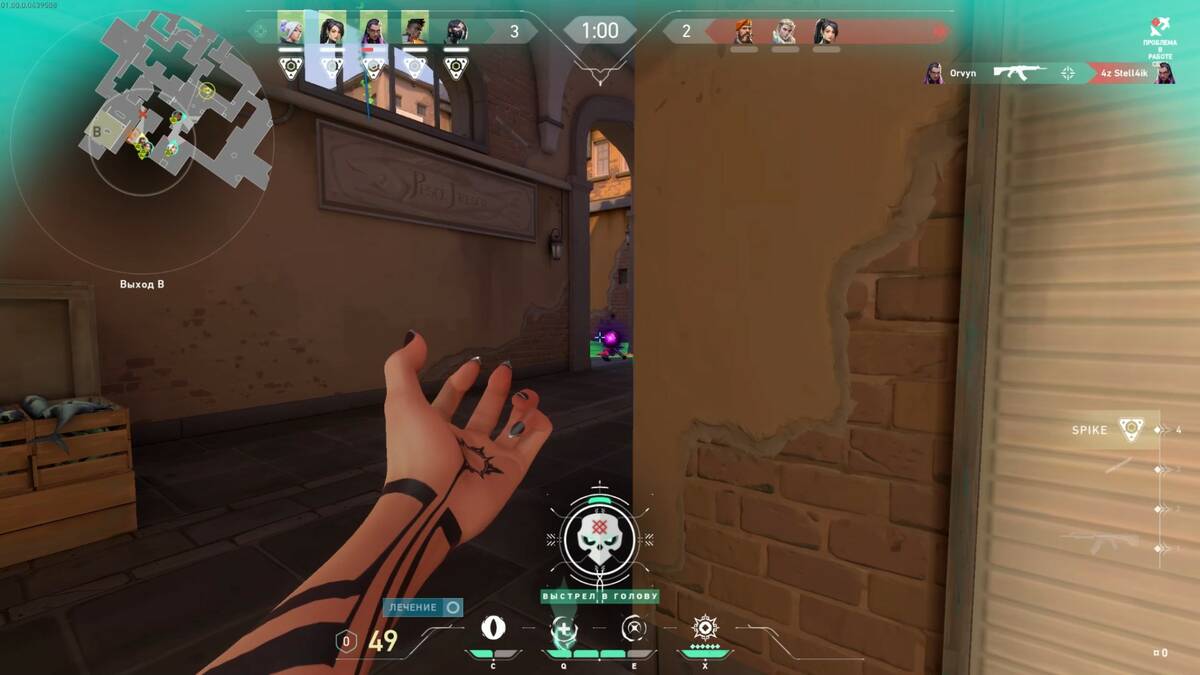Click the Лечение healing indicator
Image resolution: width=1200 pixels, height=675 pixels.
pyautogui.click(x=423, y=607)
